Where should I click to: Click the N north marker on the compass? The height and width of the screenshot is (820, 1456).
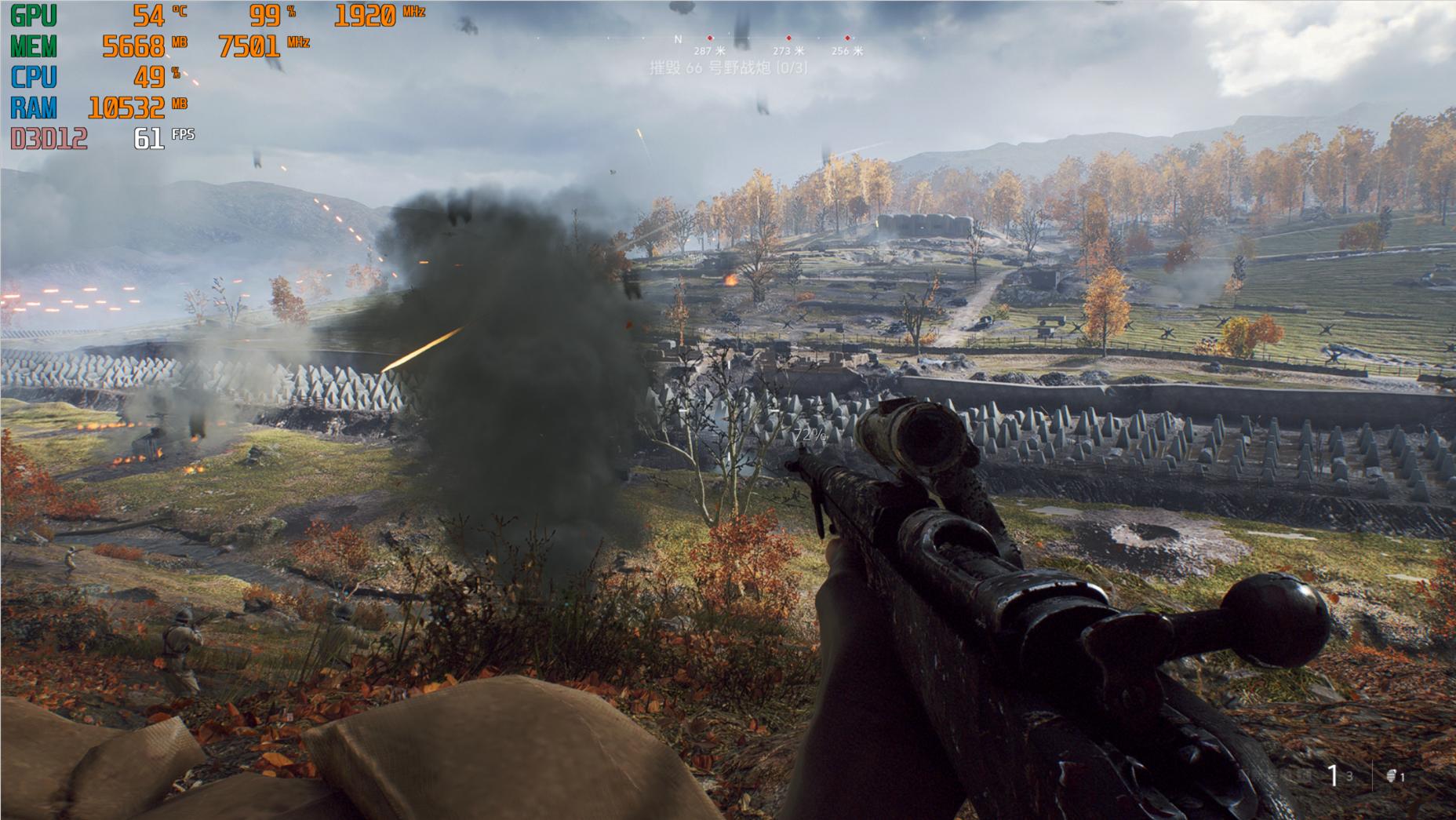click(678, 38)
